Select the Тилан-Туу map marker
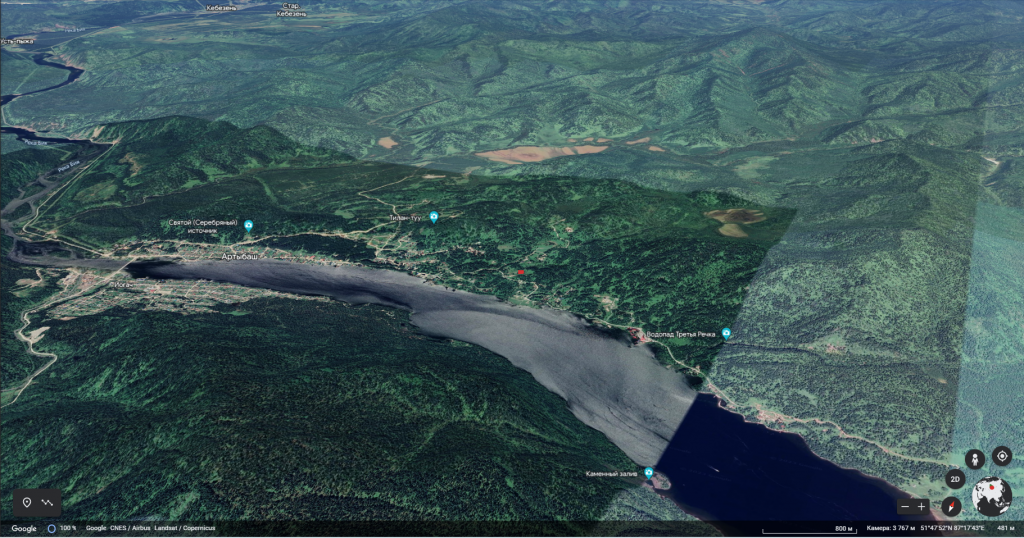1024x538 pixels. click(x=434, y=217)
